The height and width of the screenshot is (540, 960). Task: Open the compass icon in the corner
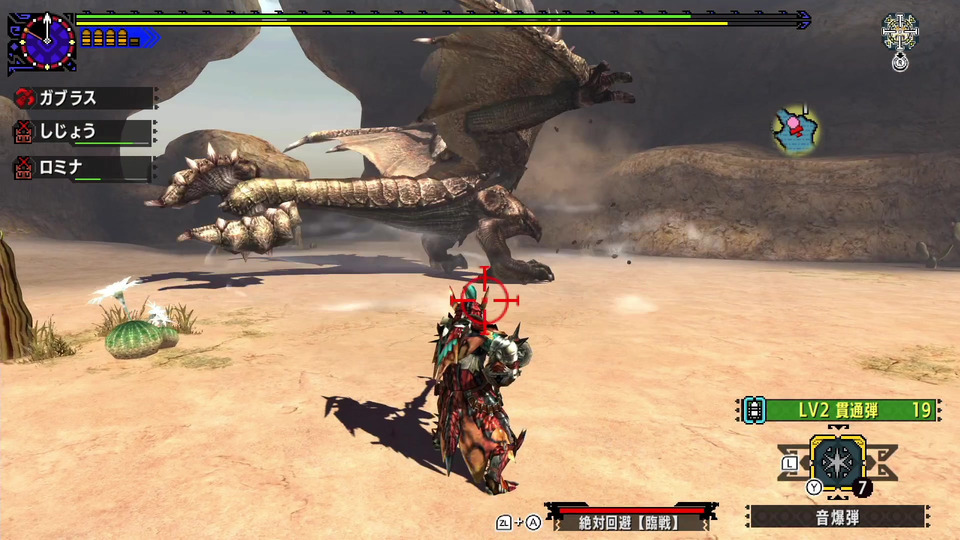click(900, 32)
